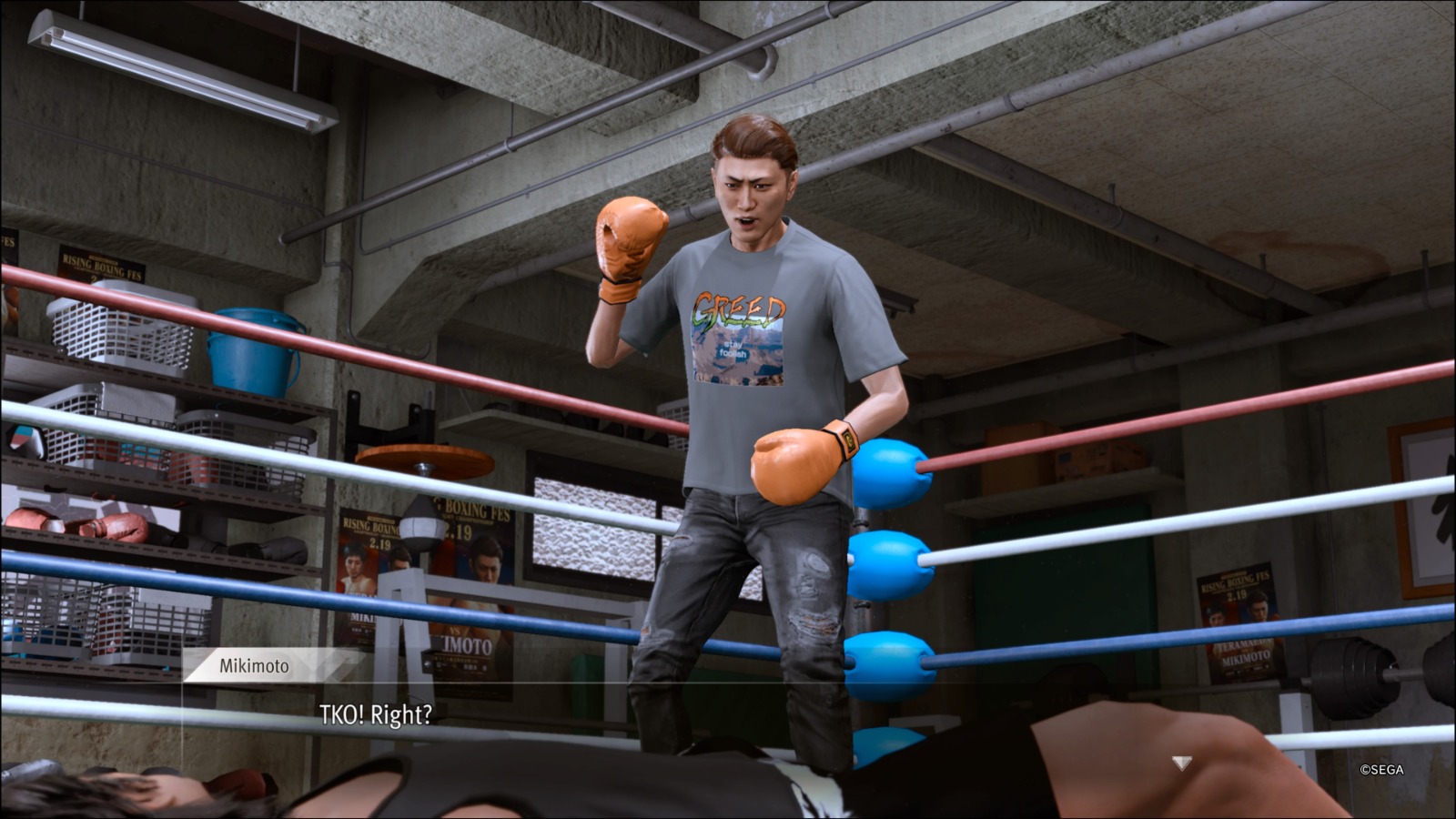Click Mikimoto's raised orange boxing glove
The height and width of the screenshot is (819, 1456).
(x=627, y=246)
